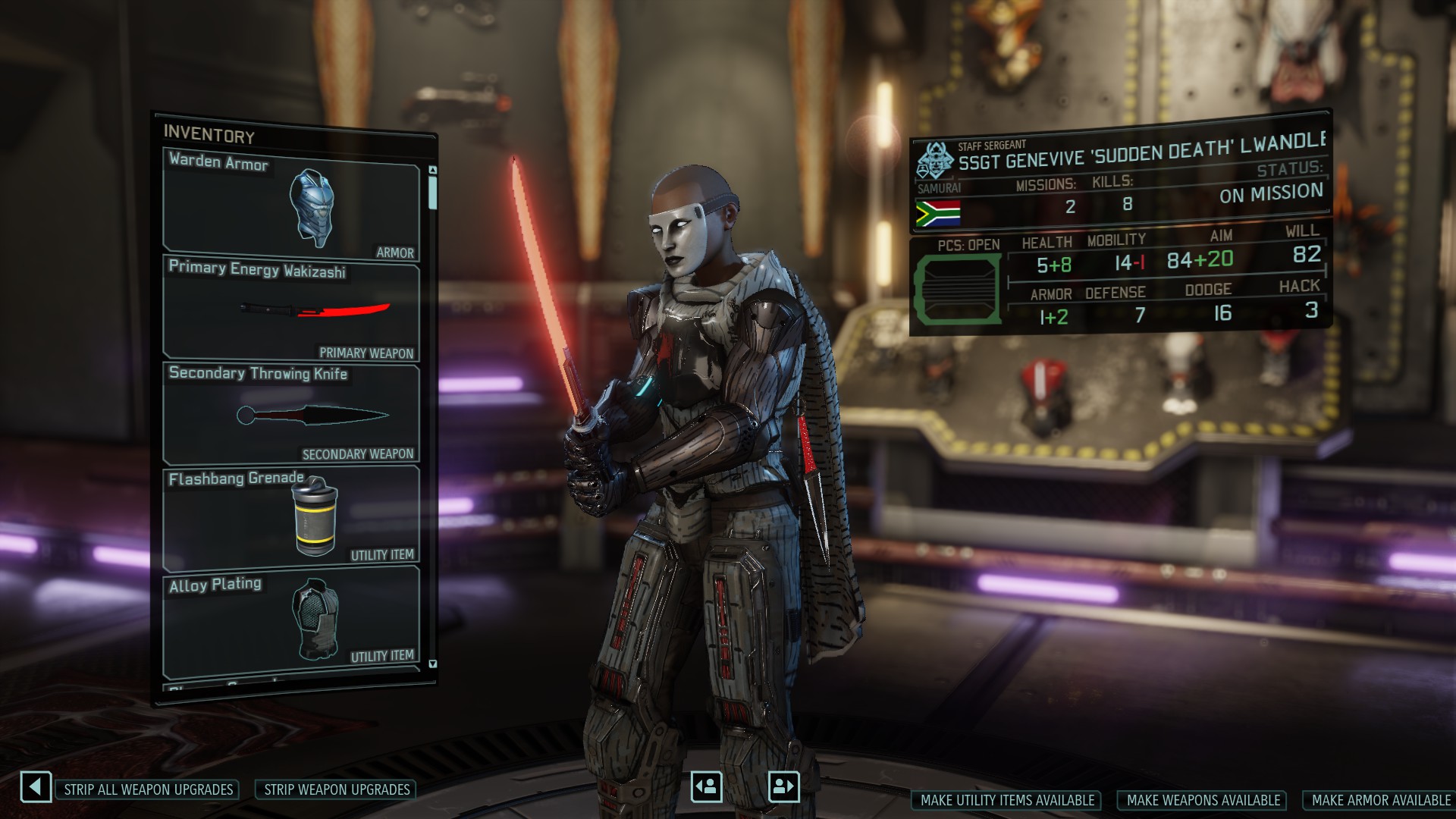The height and width of the screenshot is (819, 1456).
Task: Click the inventory scroll up arrow
Action: click(433, 170)
